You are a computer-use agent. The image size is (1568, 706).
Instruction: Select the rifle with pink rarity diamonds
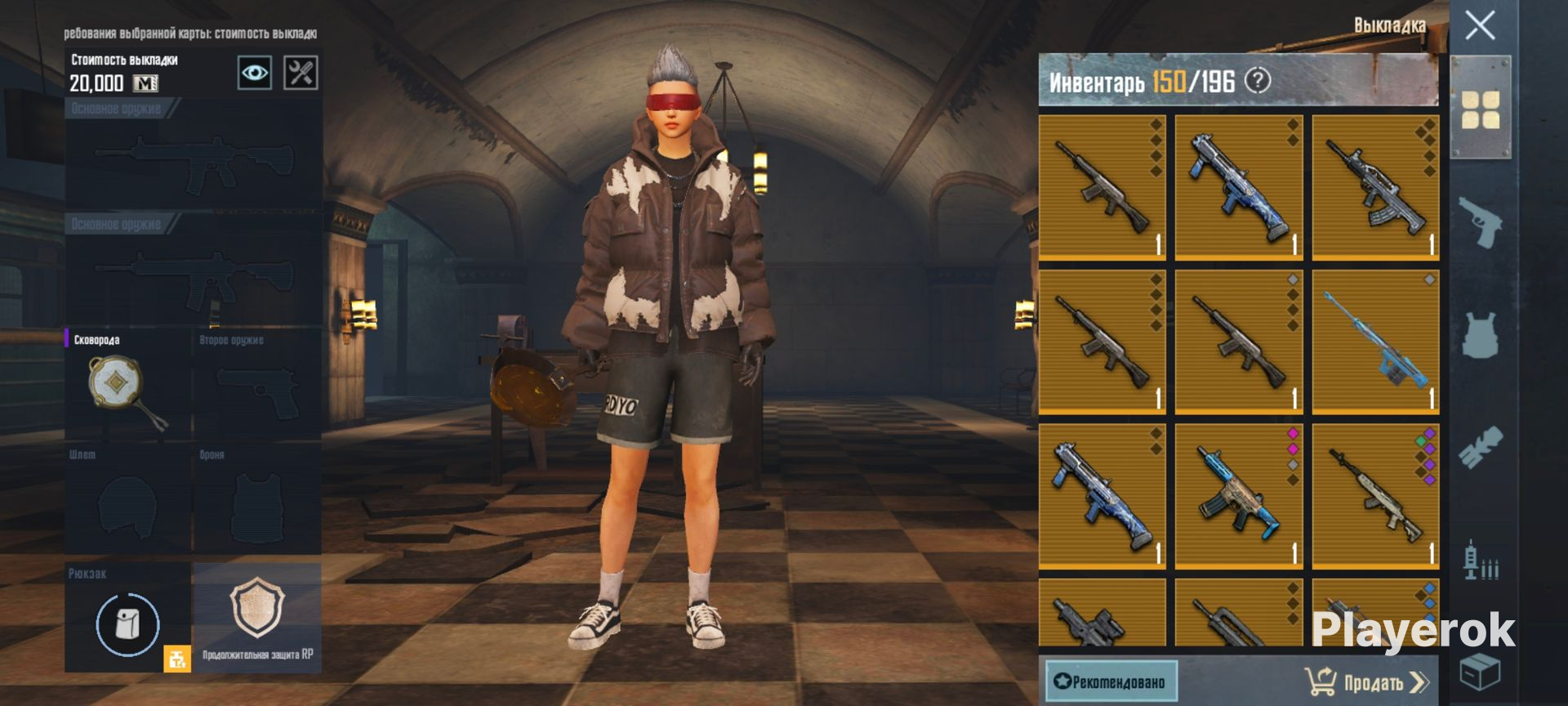click(1238, 495)
